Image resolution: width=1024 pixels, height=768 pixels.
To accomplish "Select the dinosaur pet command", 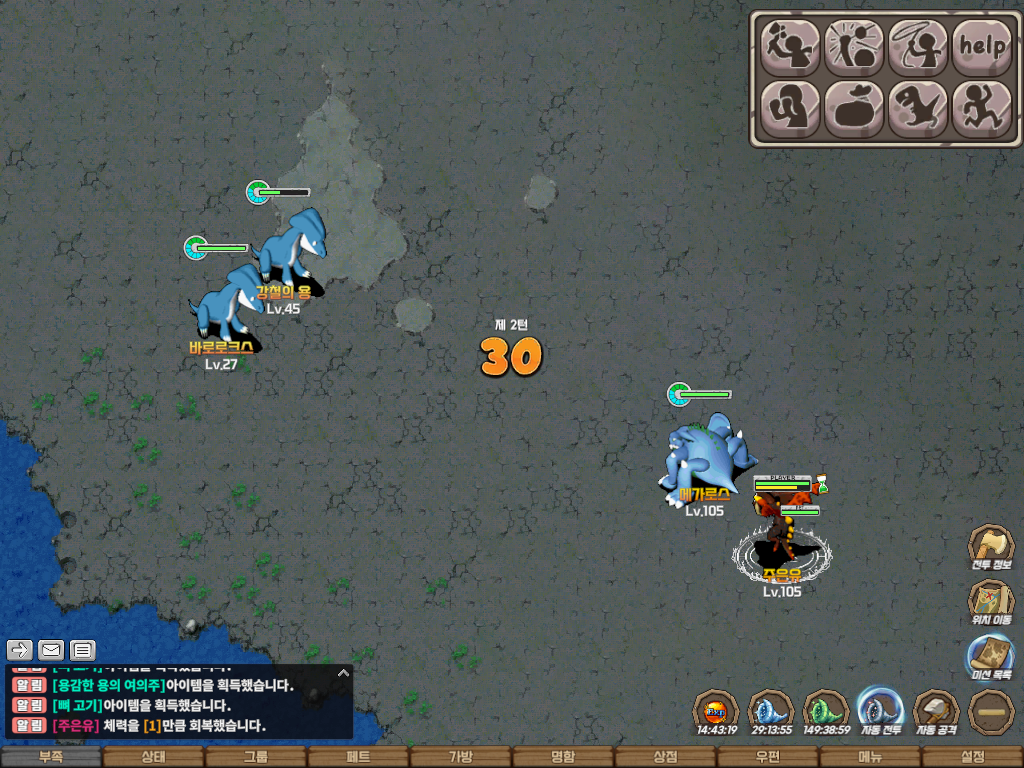I will (x=918, y=108).
